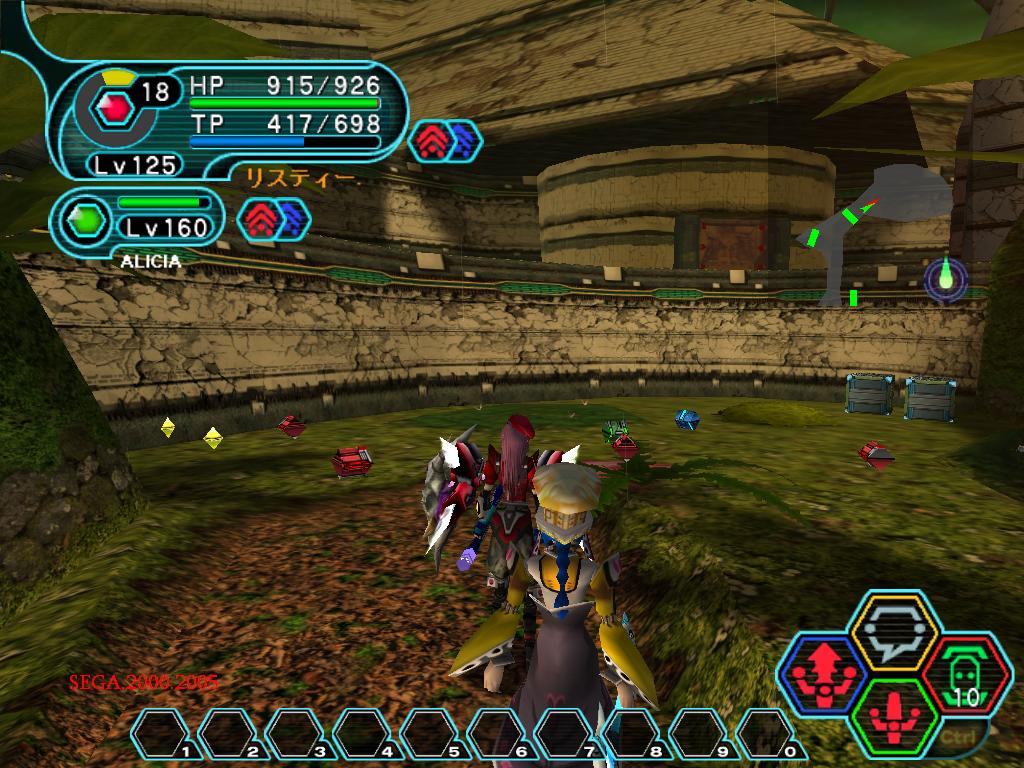
Task: Click the radar minimap
Action: 880,235
